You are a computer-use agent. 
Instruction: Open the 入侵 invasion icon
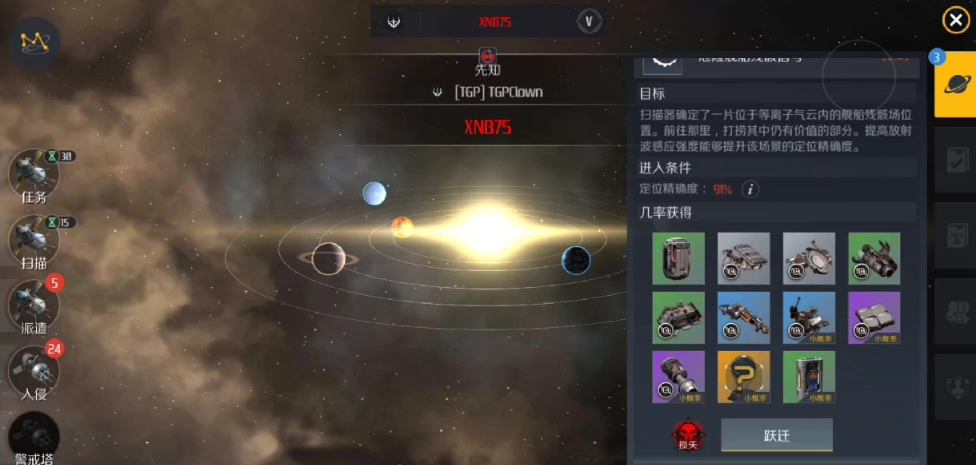pos(33,371)
